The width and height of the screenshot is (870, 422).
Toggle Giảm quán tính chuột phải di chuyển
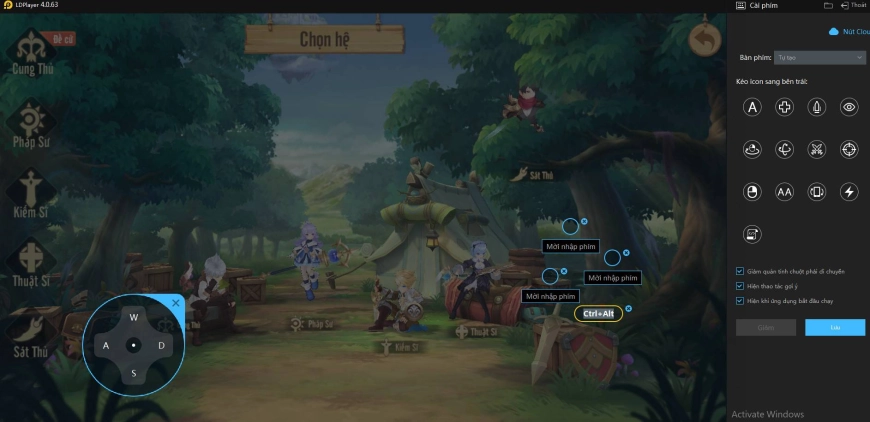pyautogui.click(x=740, y=270)
